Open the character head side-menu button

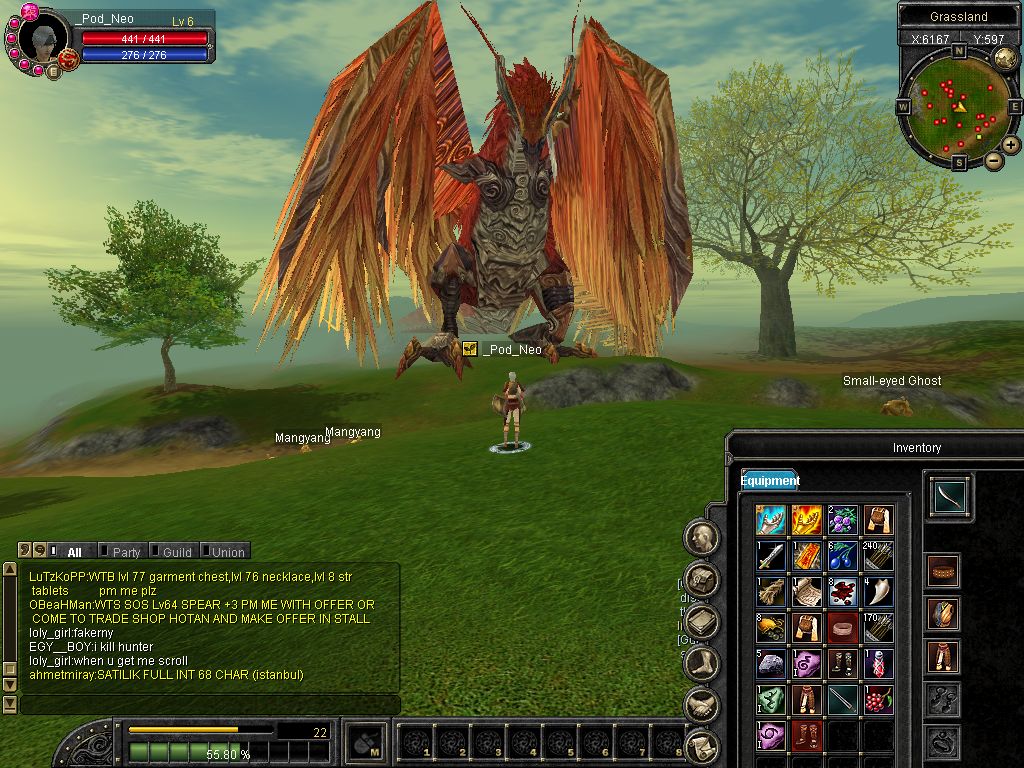pyautogui.click(x=703, y=538)
